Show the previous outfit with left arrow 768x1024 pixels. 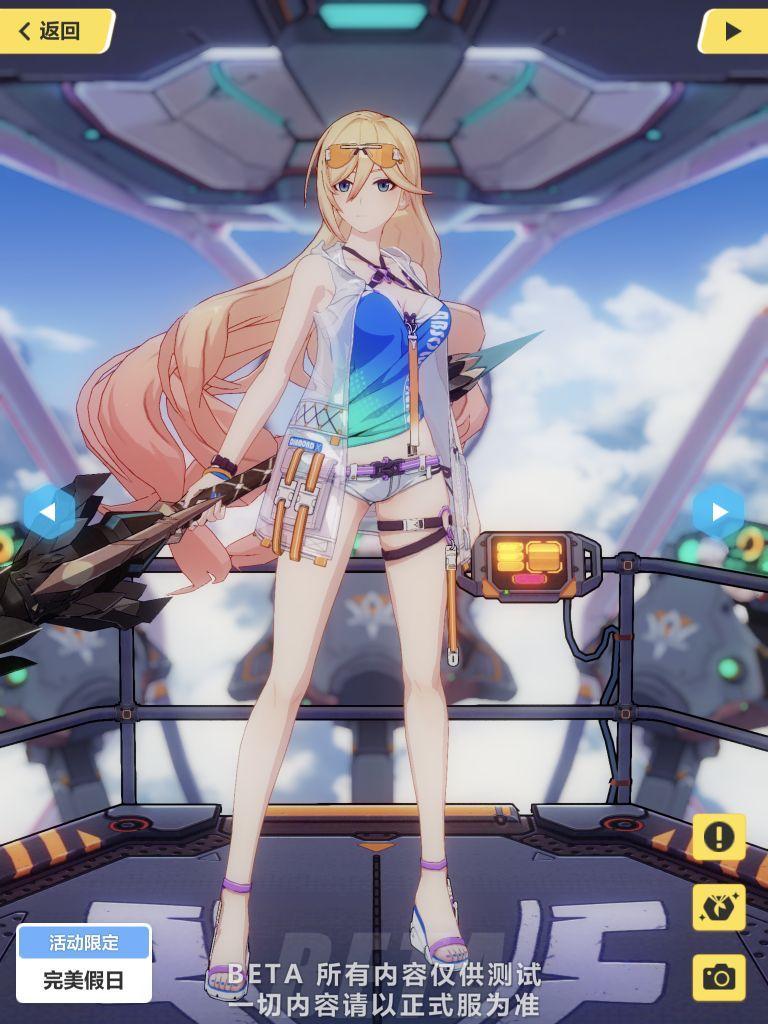pos(47,512)
